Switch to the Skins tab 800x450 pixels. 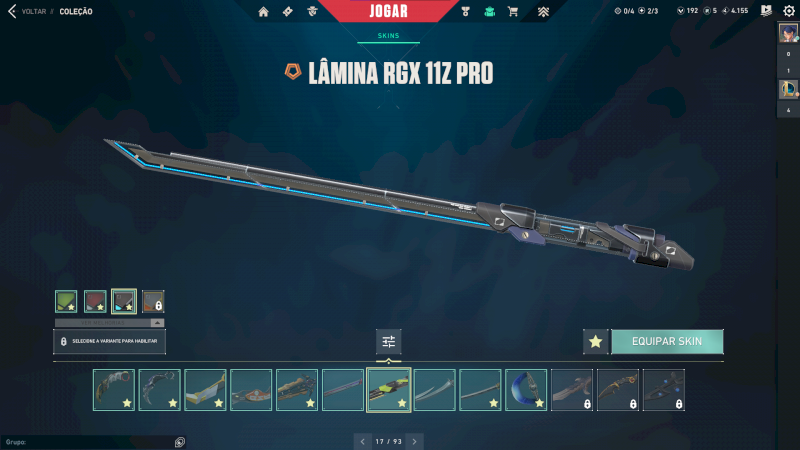point(388,35)
